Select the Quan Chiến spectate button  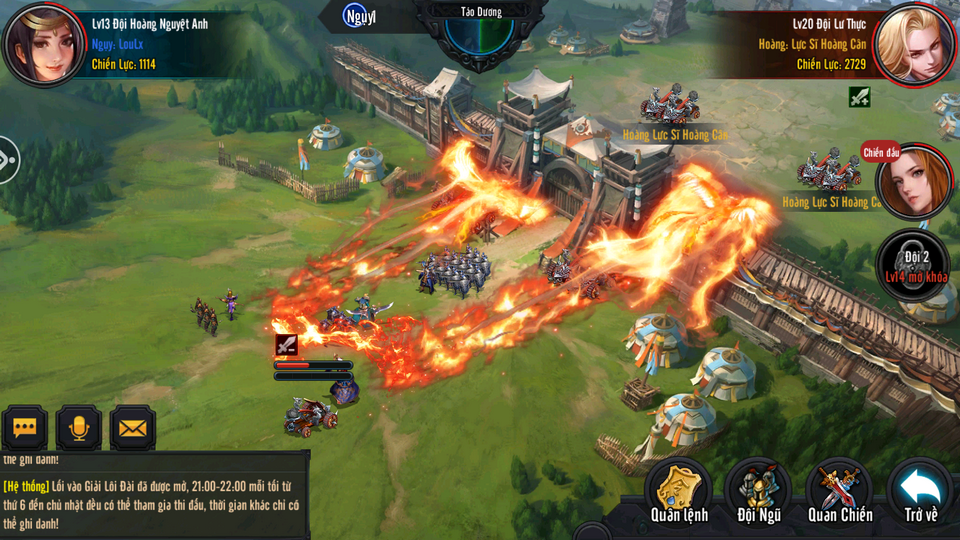point(840,492)
